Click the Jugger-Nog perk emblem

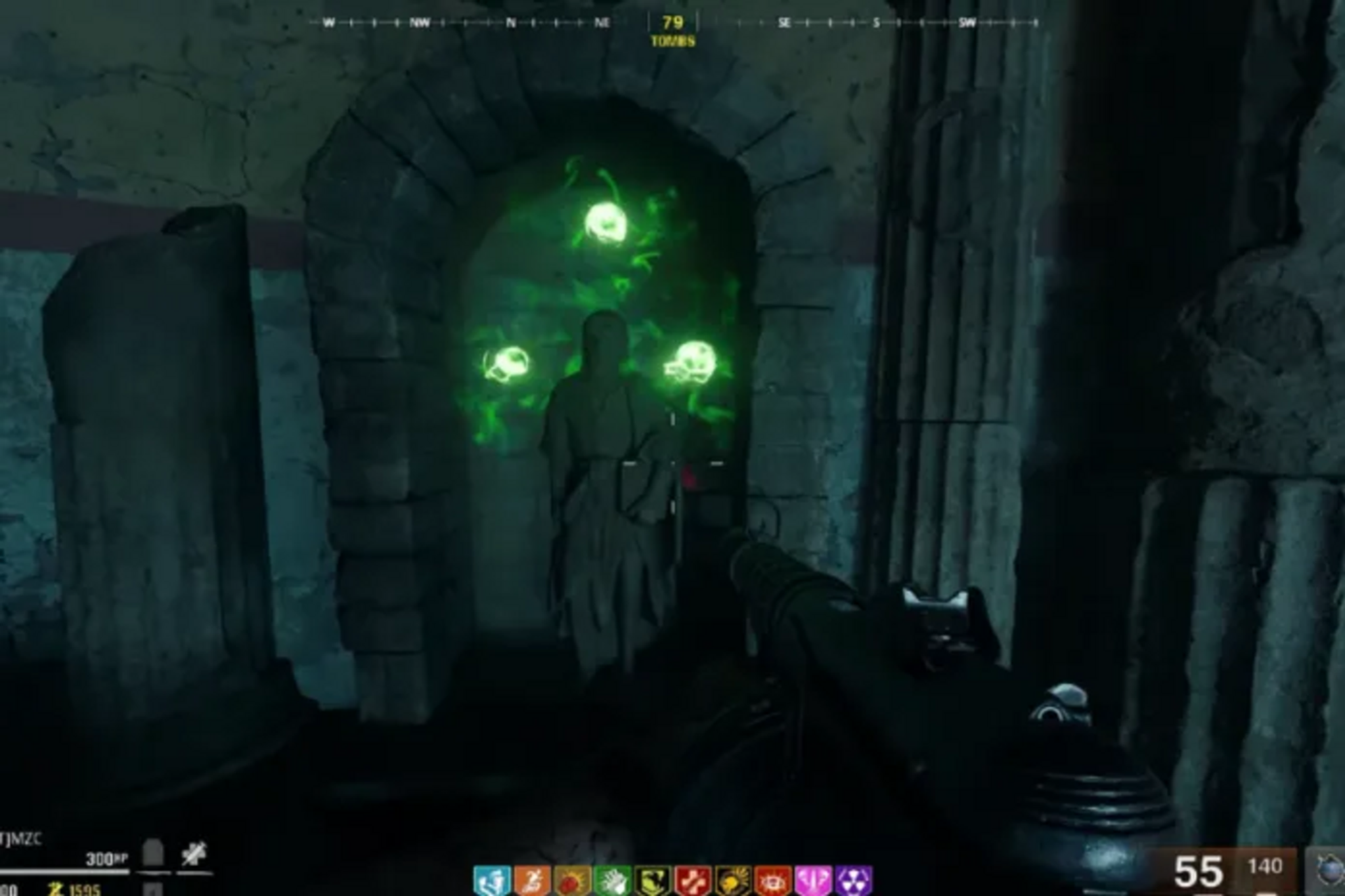point(571,880)
